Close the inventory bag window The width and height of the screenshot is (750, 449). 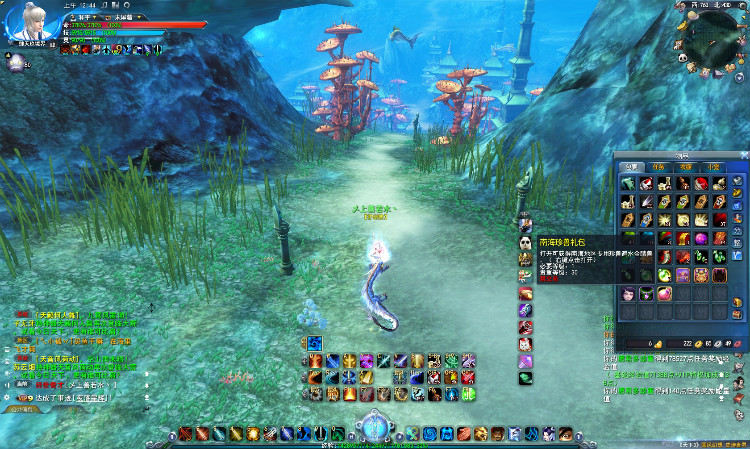pyautogui.click(x=742, y=155)
